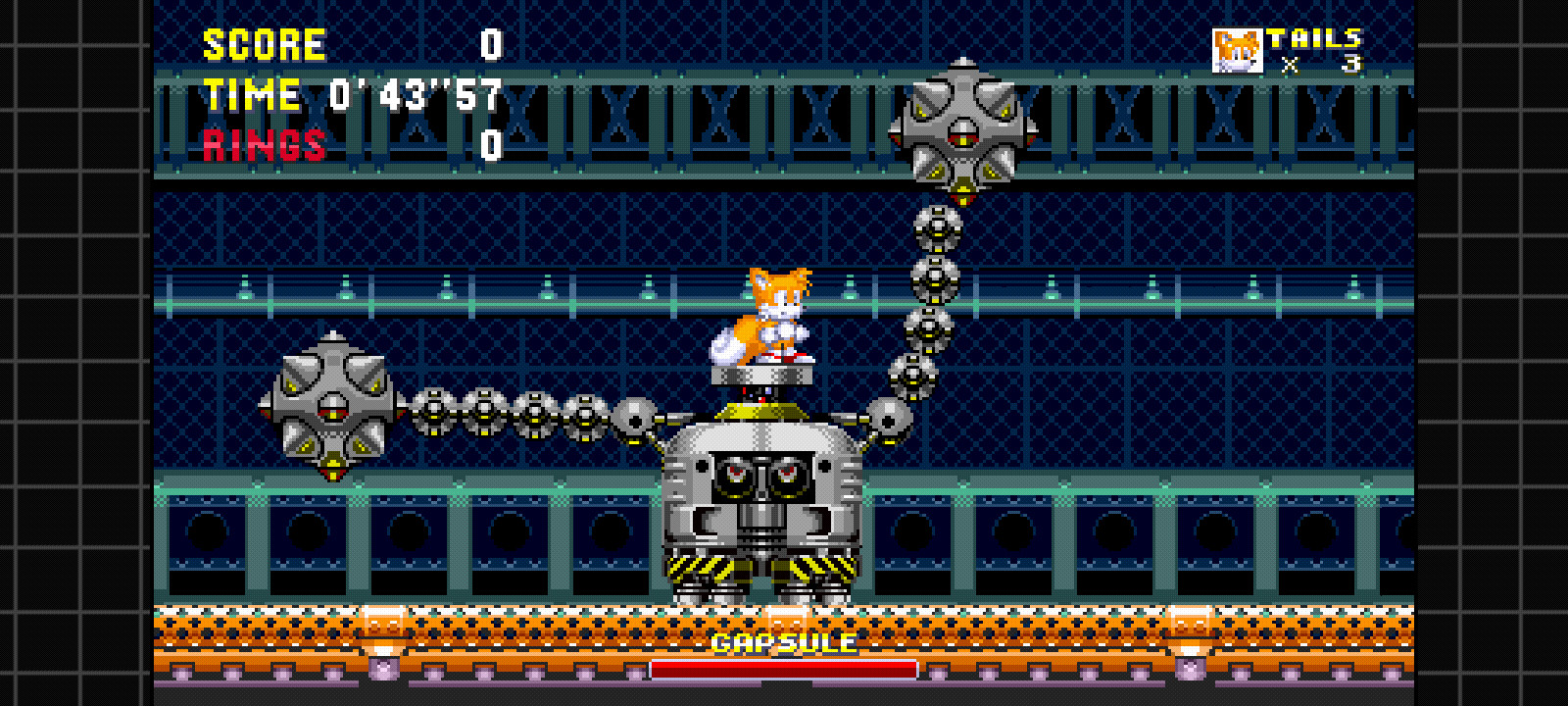The height and width of the screenshot is (706, 1568).
Task: Click the CAPSULE boss name label
Action: pos(784,645)
